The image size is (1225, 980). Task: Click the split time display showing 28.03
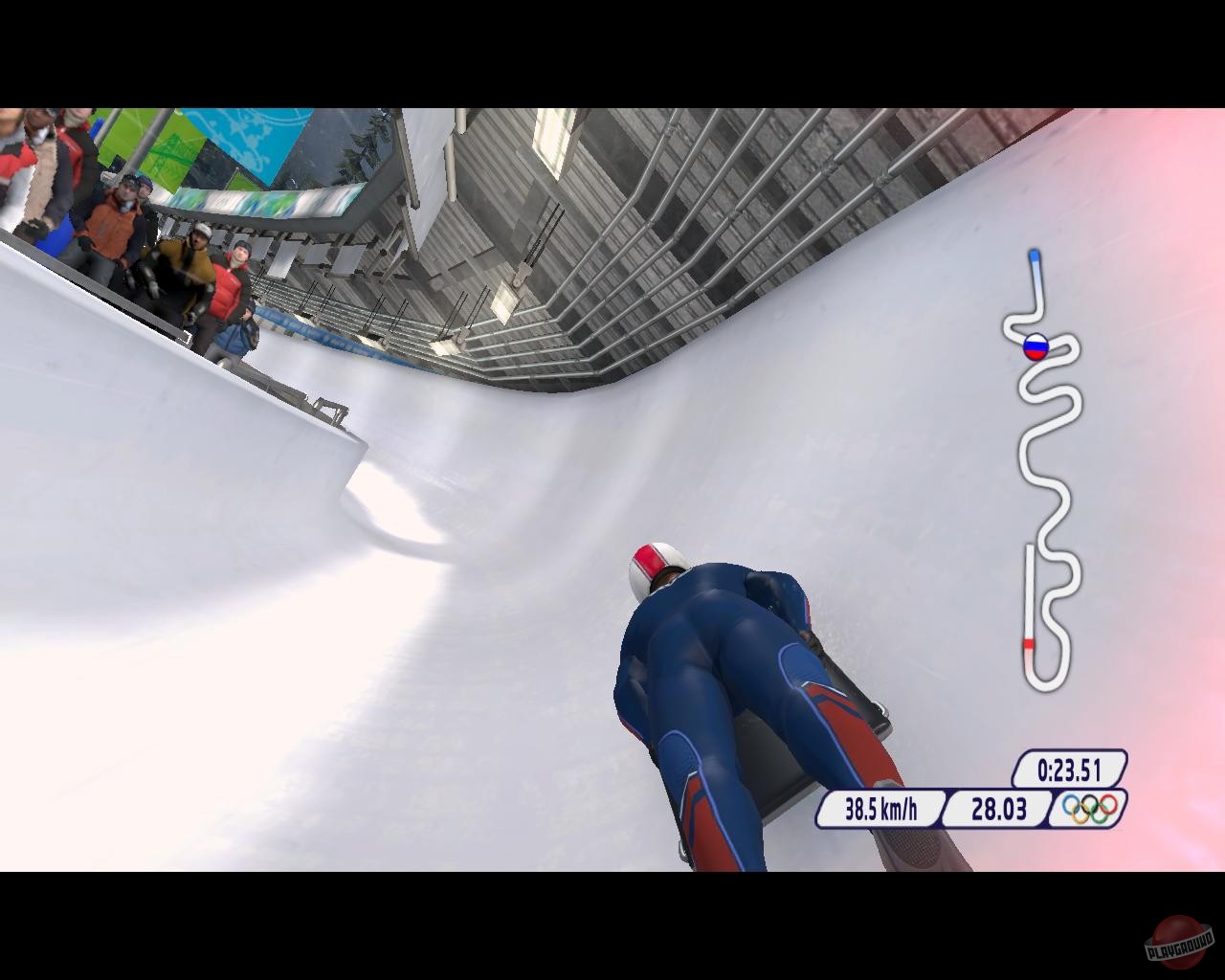pyautogui.click(x=1001, y=809)
